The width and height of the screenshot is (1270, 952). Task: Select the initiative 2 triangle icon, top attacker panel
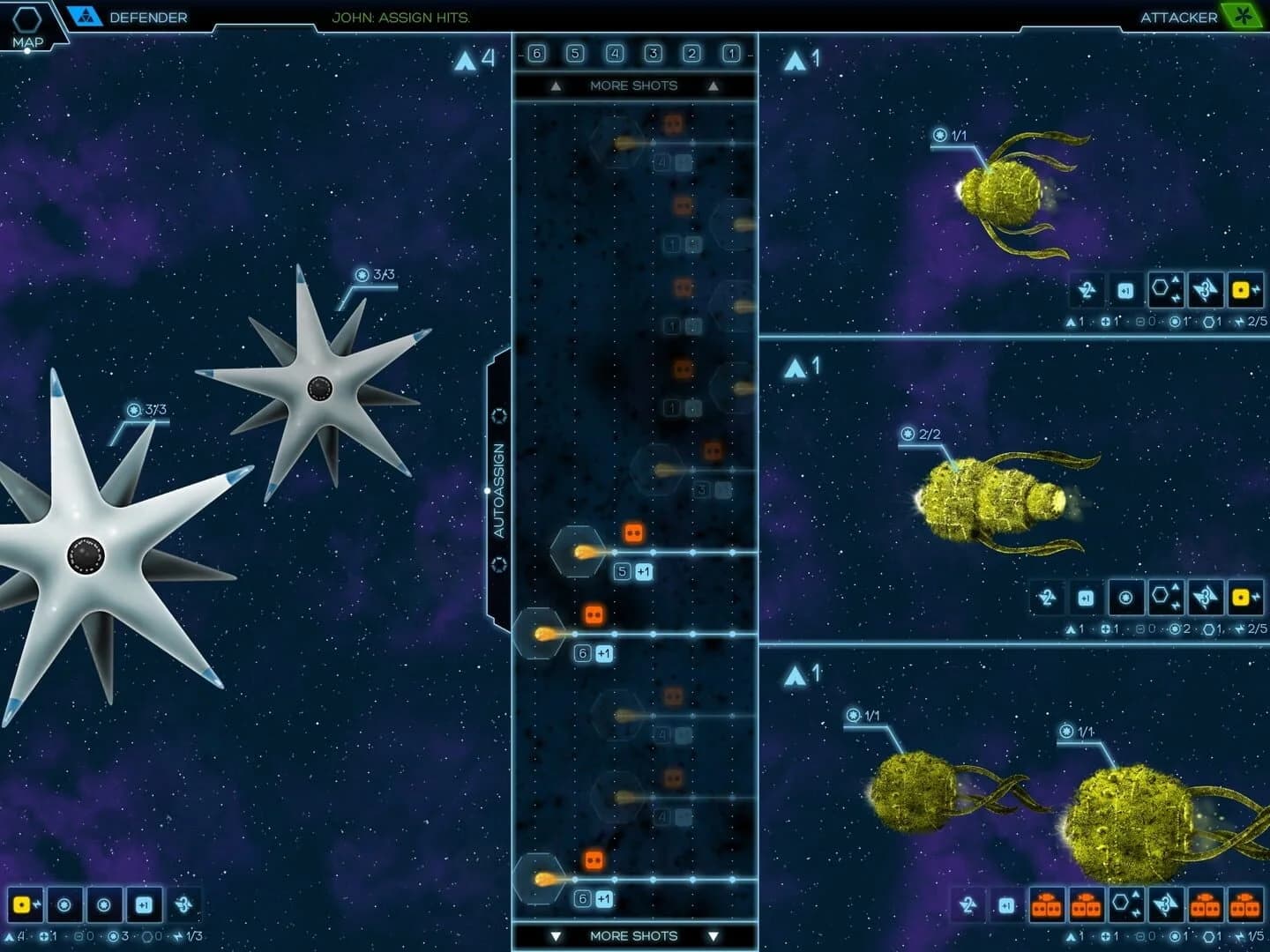click(1085, 291)
